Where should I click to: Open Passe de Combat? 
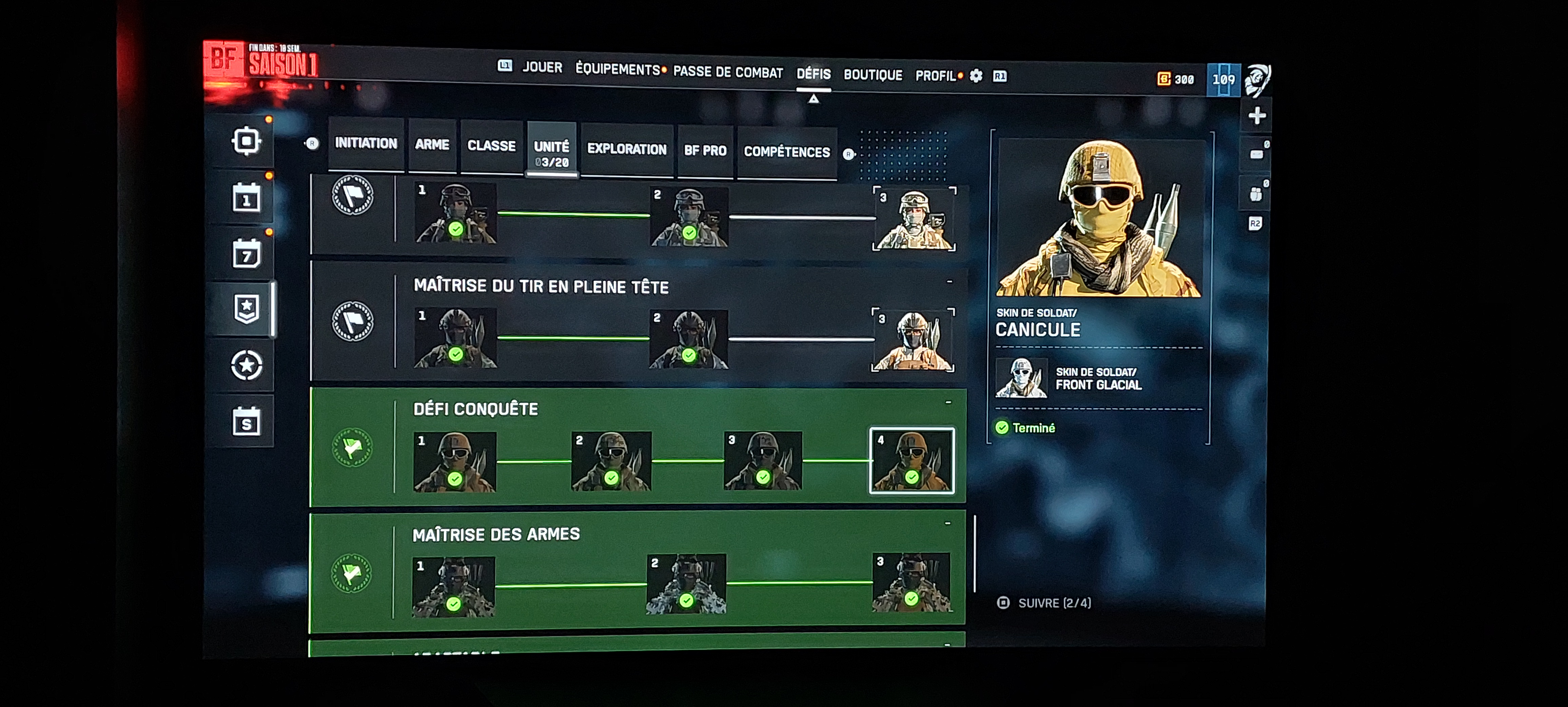coord(728,73)
